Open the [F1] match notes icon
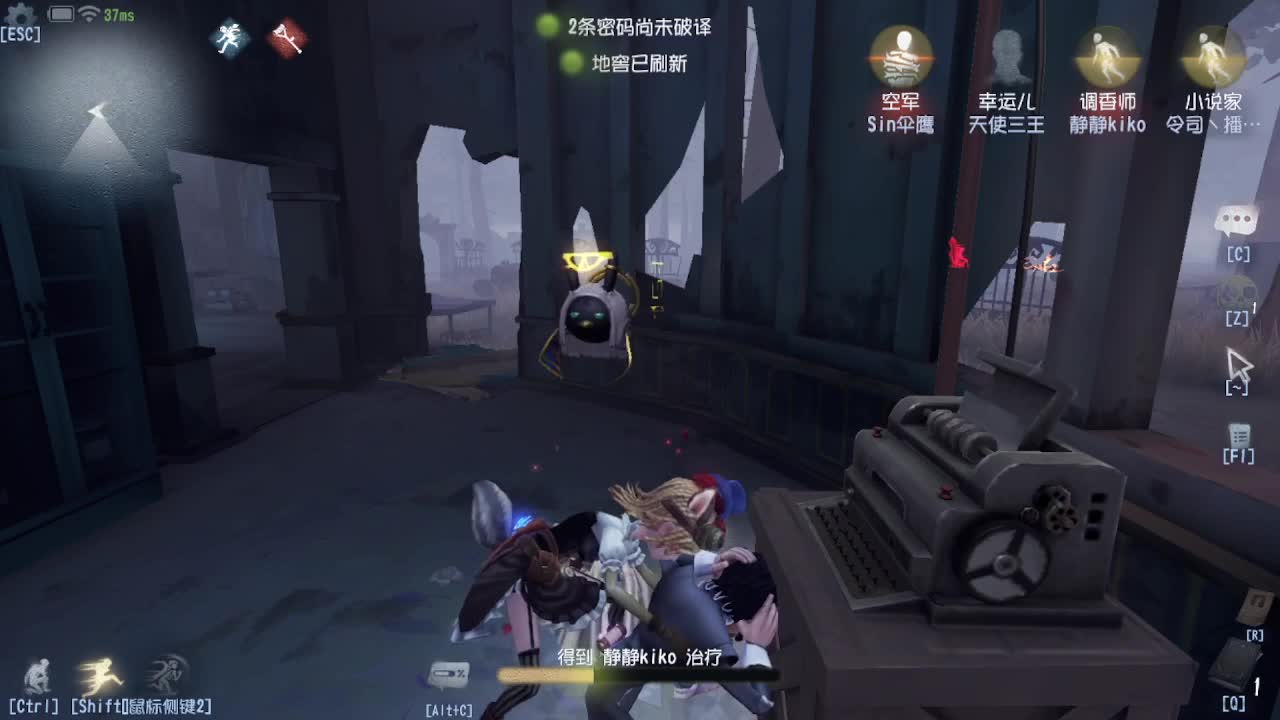Image resolution: width=1280 pixels, height=720 pixels. point(1240,437)
